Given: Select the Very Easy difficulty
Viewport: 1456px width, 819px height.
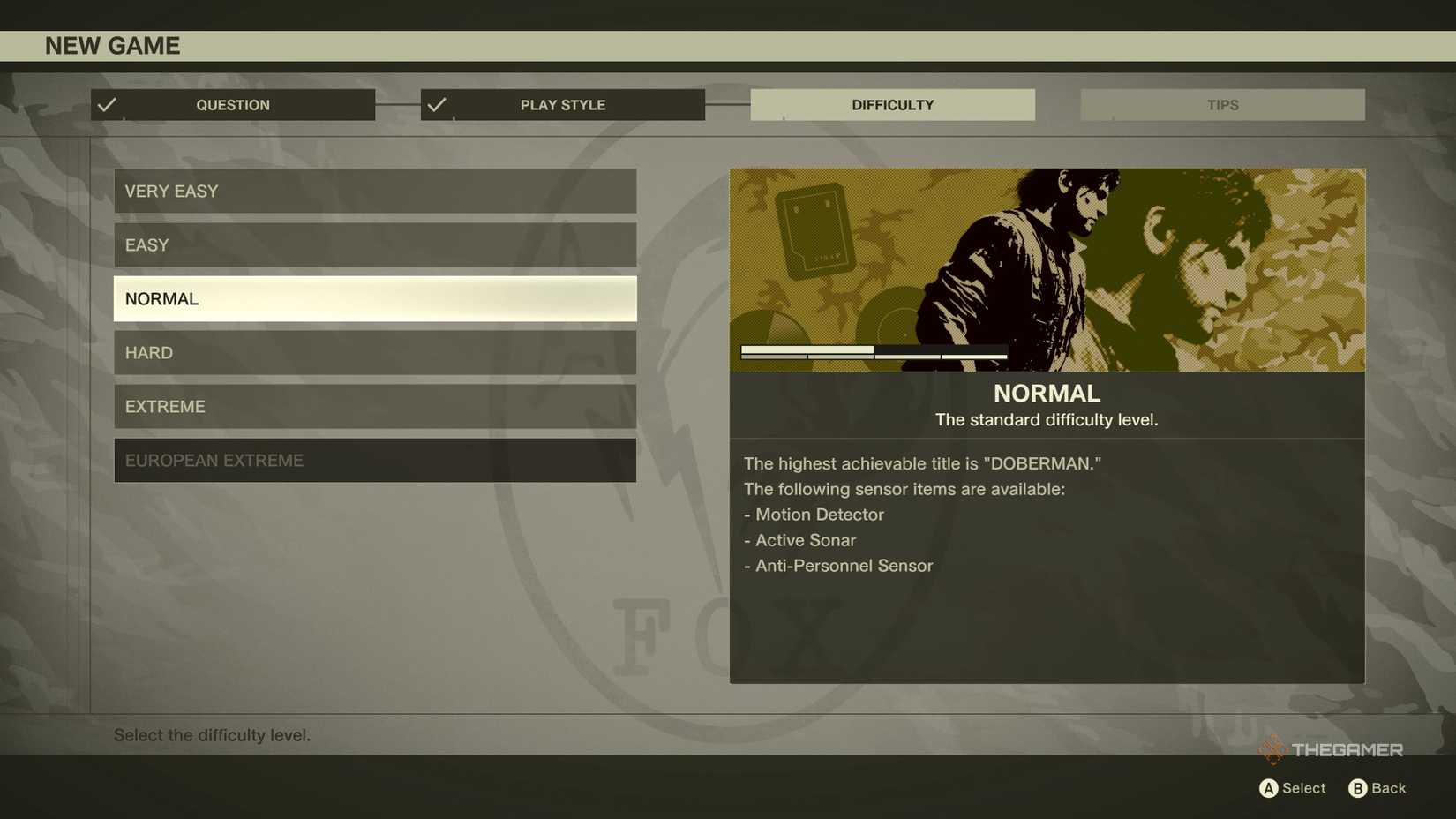Looking at the screenshot, I should (x=374, y=191).
